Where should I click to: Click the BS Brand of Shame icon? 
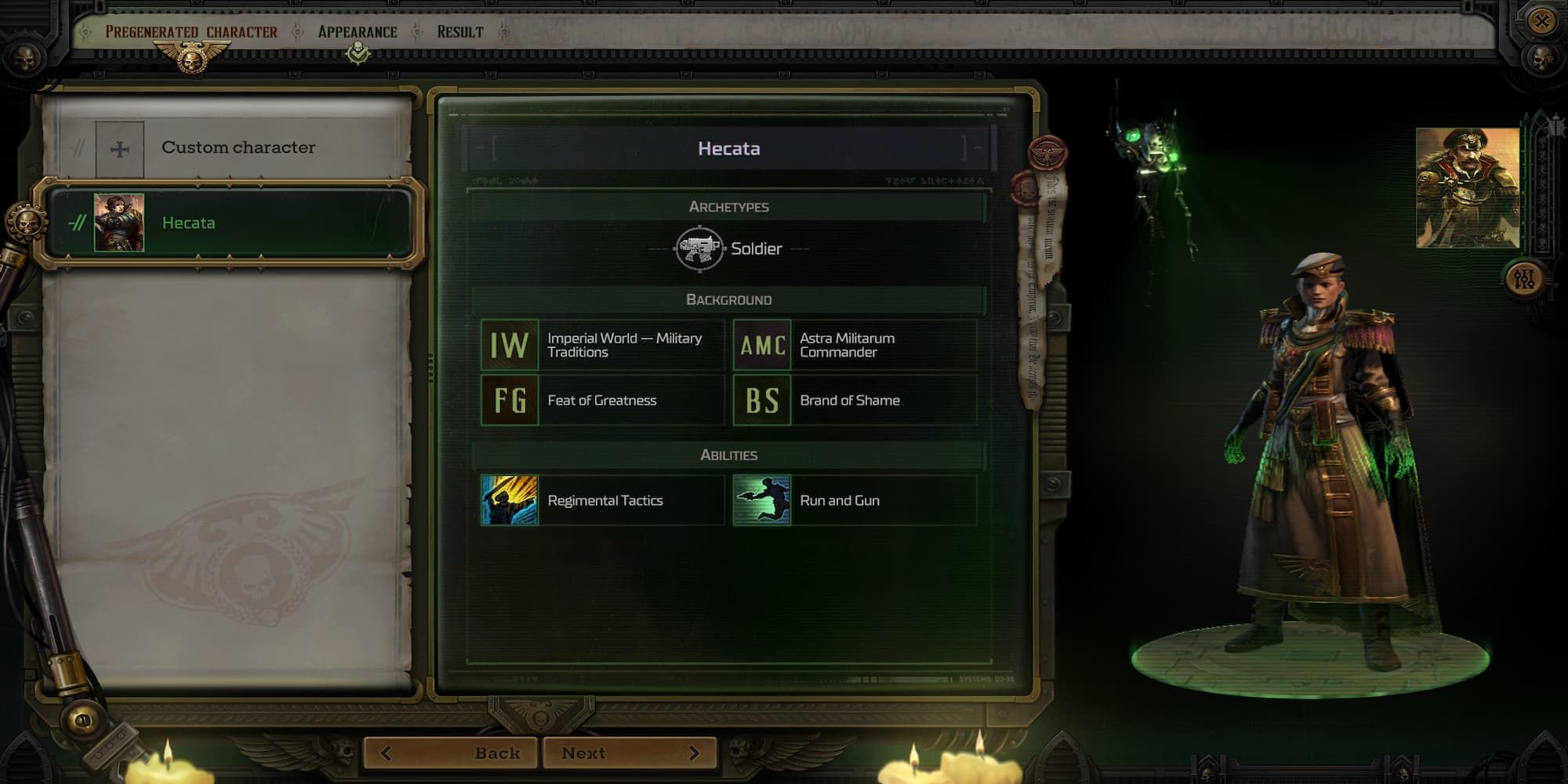click(761, 400)
